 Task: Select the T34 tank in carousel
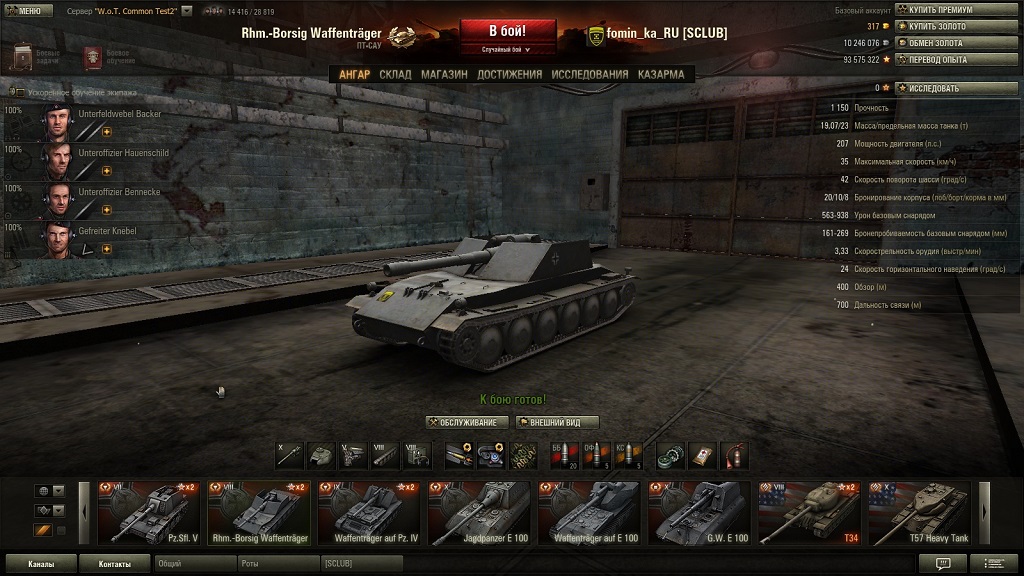click(x=810, y=513)
